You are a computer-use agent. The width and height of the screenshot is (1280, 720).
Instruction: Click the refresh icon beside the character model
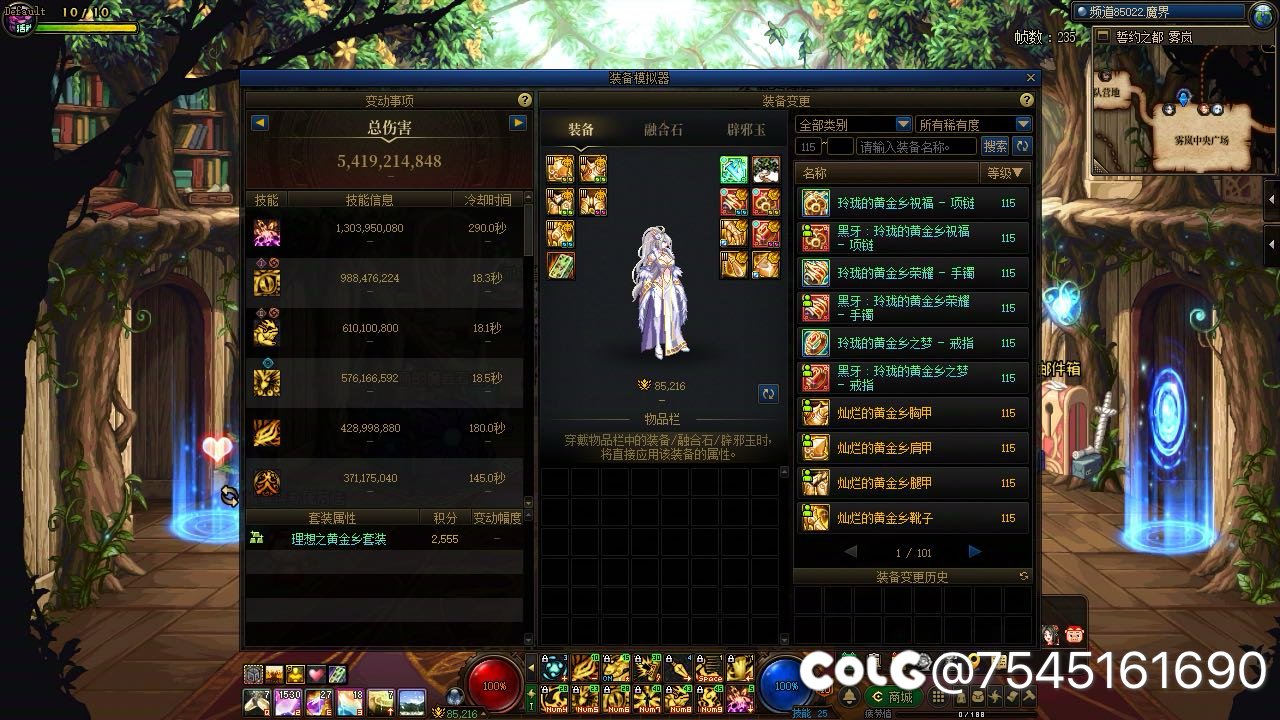[x=768, y=394]
